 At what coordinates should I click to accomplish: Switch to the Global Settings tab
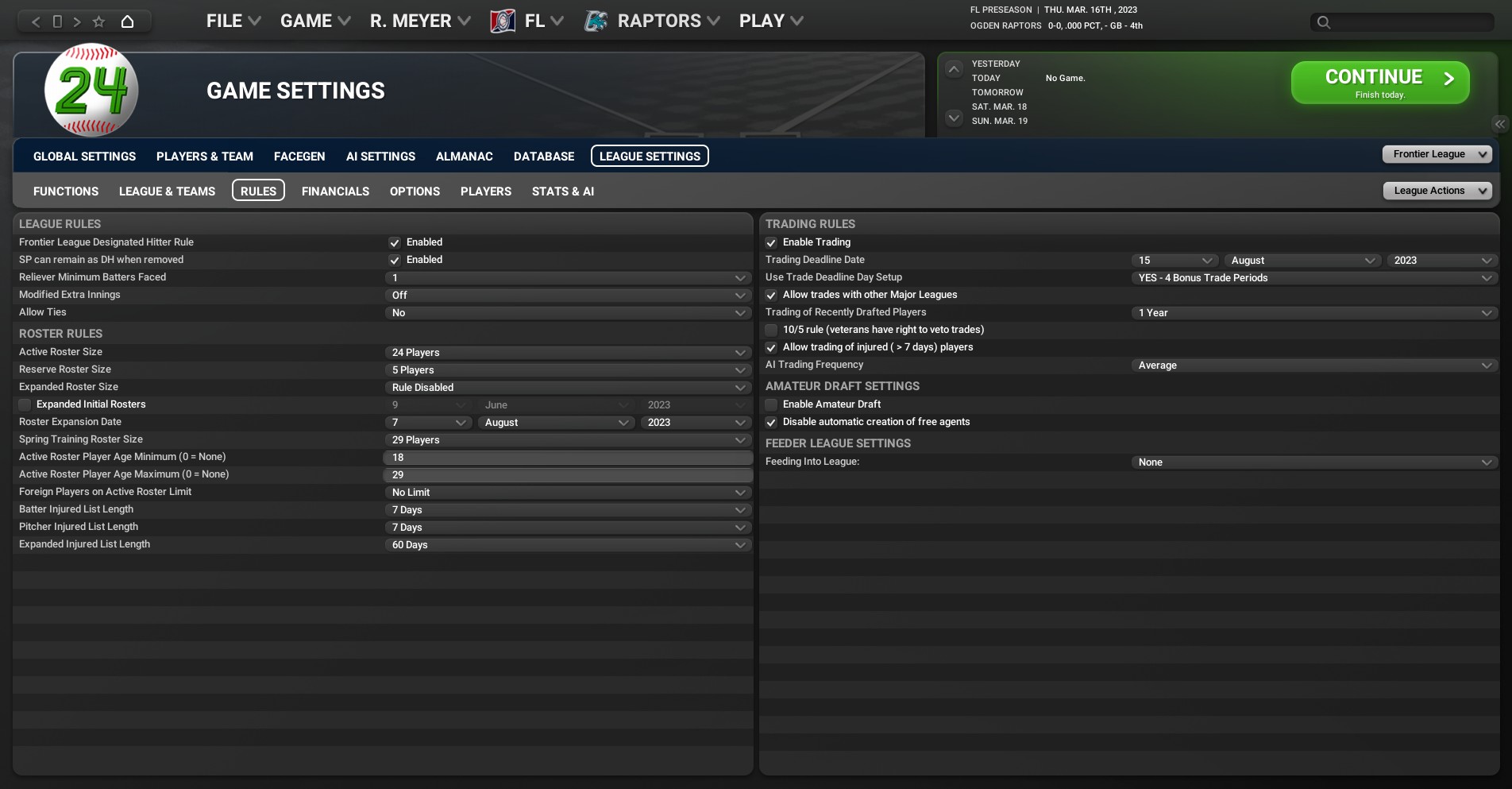tap(84, 157)
